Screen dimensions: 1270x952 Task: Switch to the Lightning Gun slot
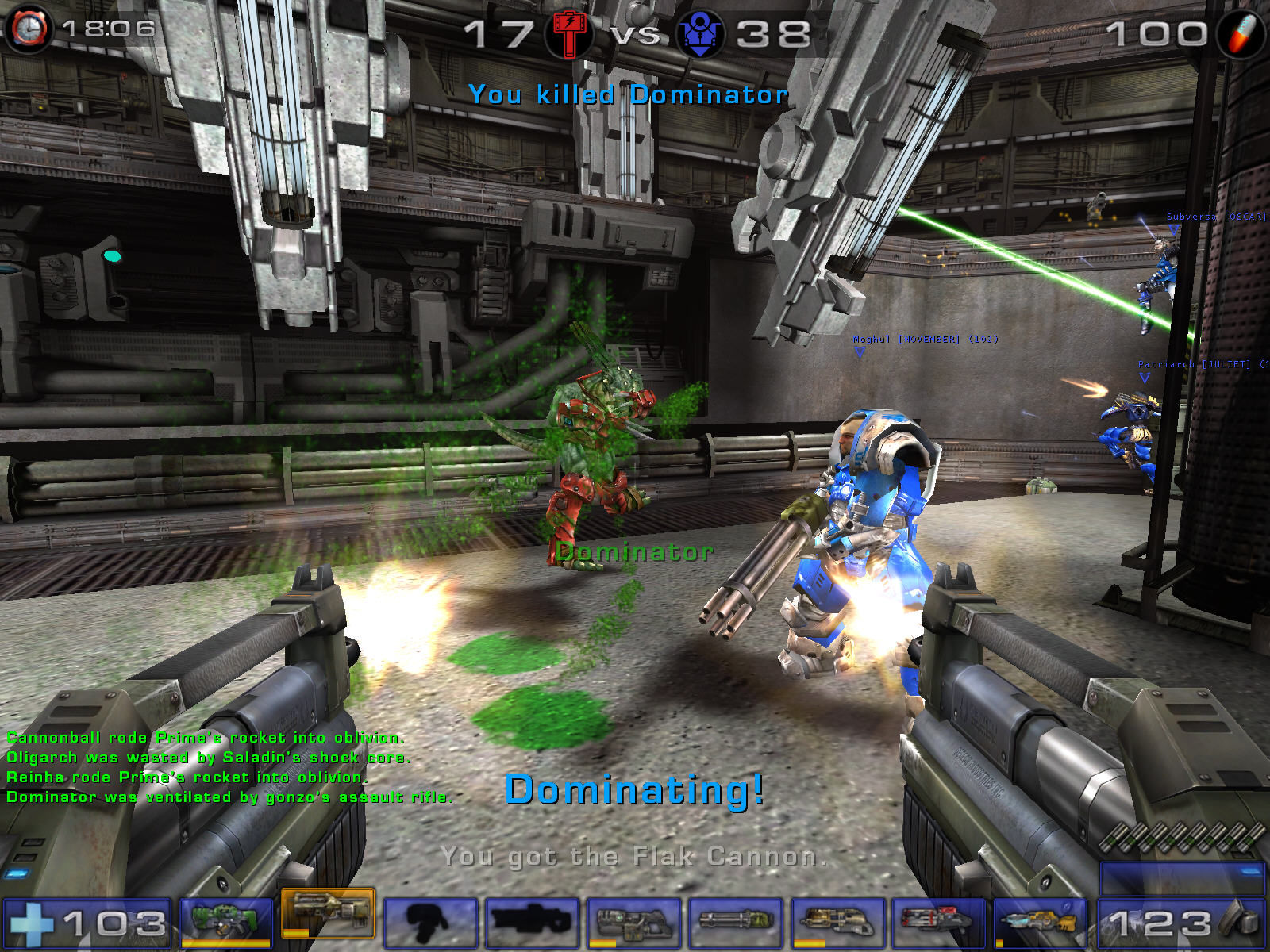(1040, 923)
